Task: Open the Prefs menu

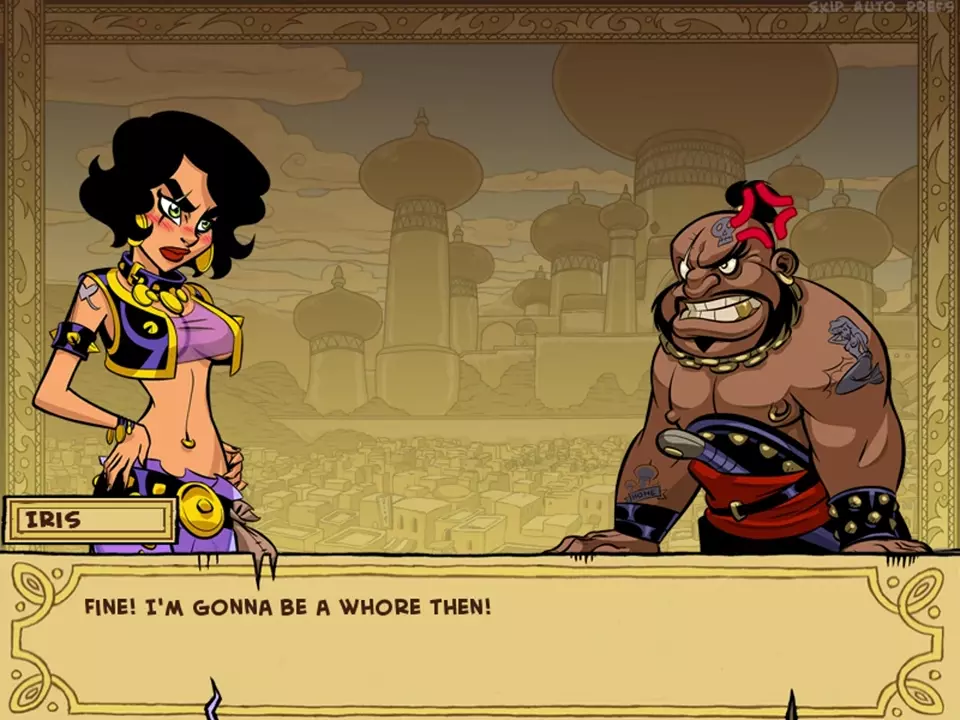Action: pyautogui.click(x=929, y=6)
